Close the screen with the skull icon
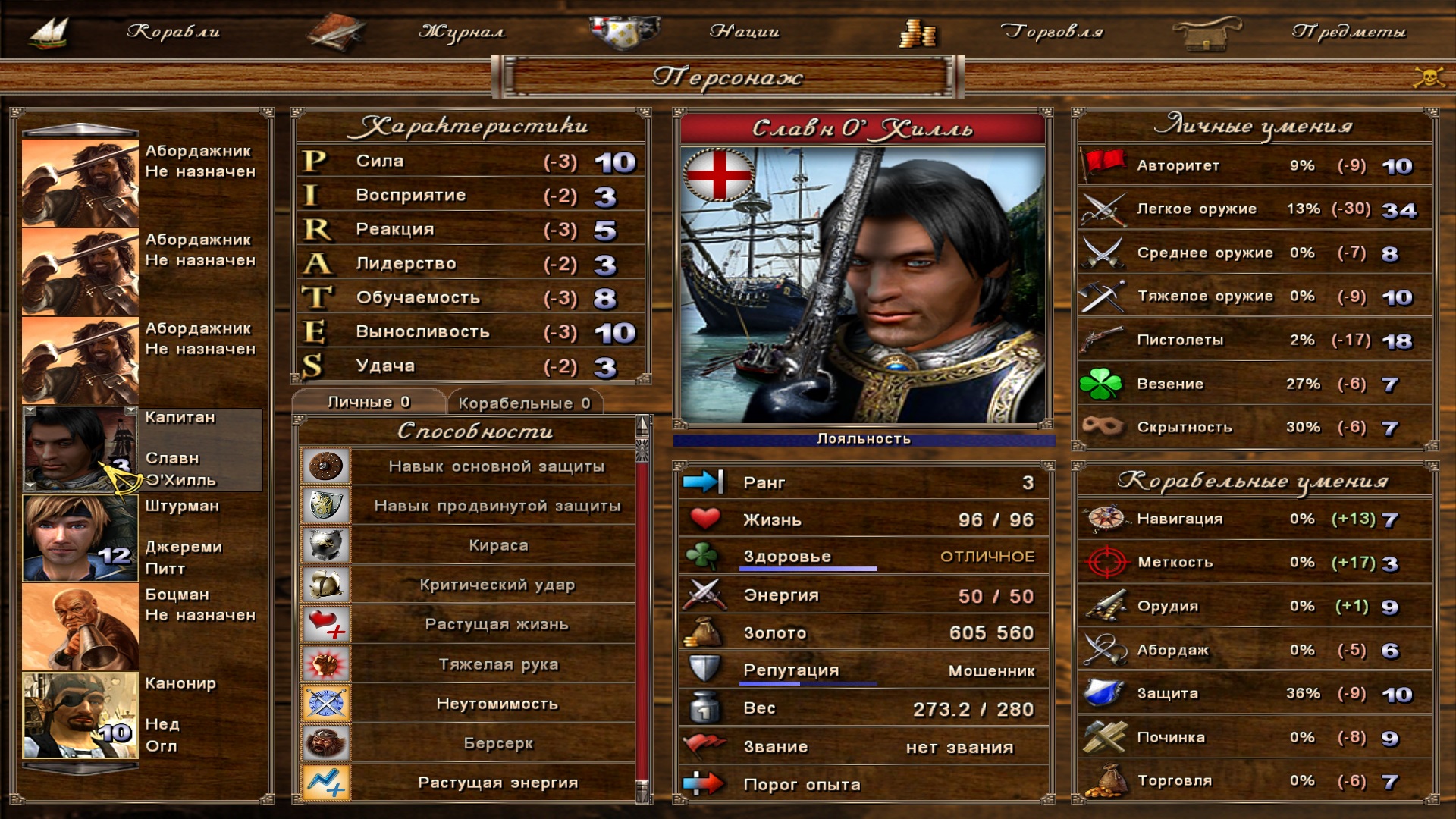This screenshot has width=1456, height=819. 1429,77
